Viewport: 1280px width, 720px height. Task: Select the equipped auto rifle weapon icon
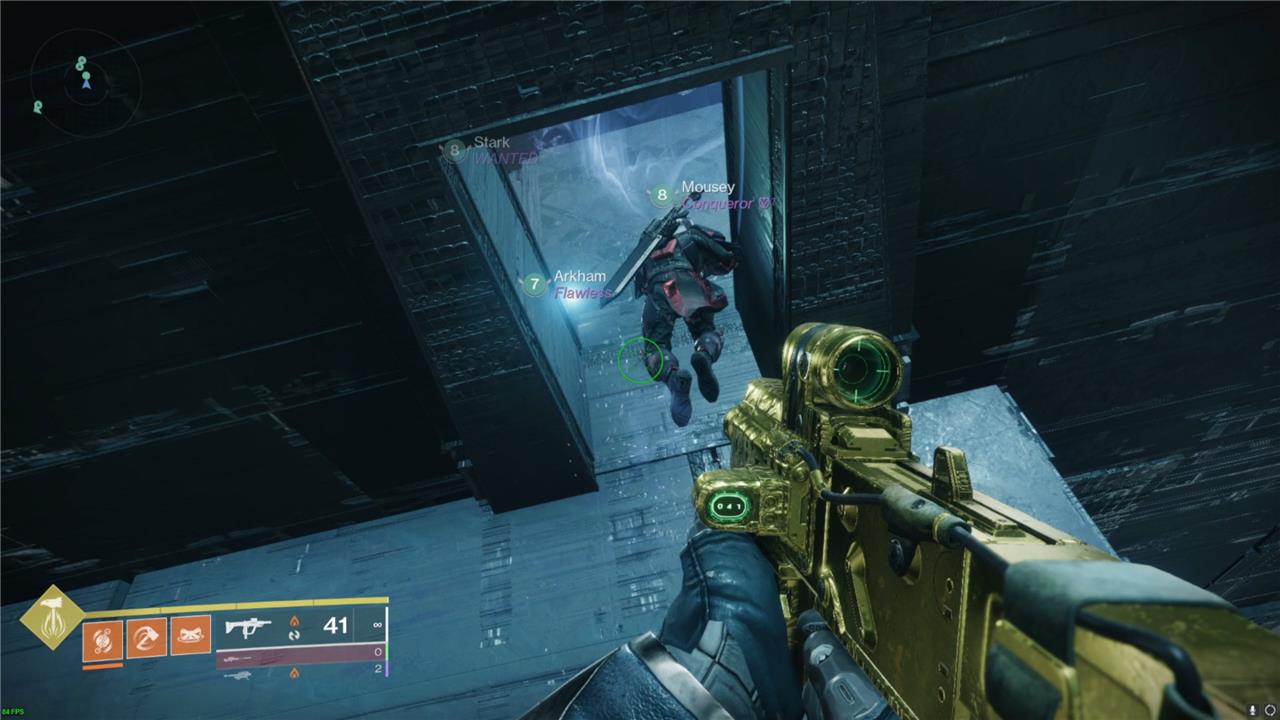coord(247,627)
